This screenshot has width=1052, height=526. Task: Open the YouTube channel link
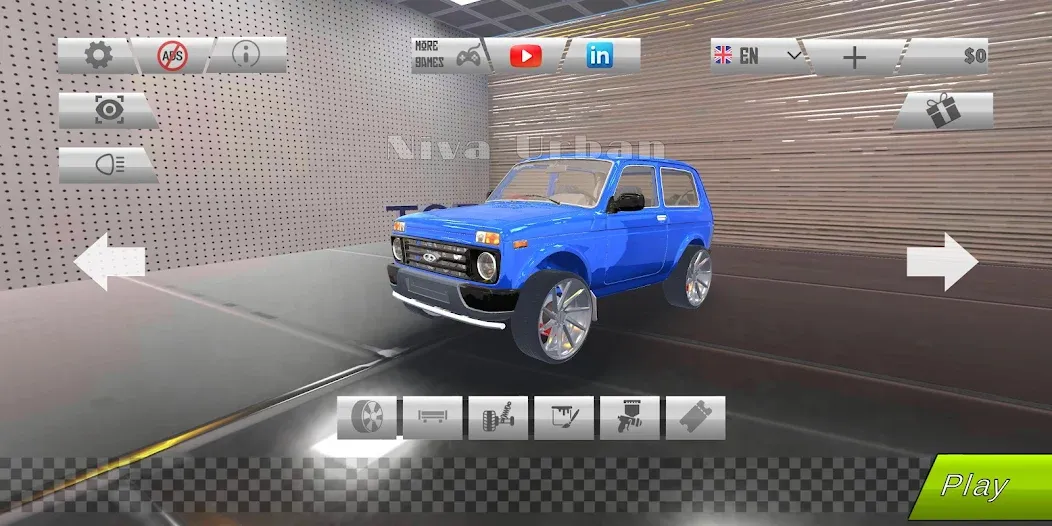(525, 56)
